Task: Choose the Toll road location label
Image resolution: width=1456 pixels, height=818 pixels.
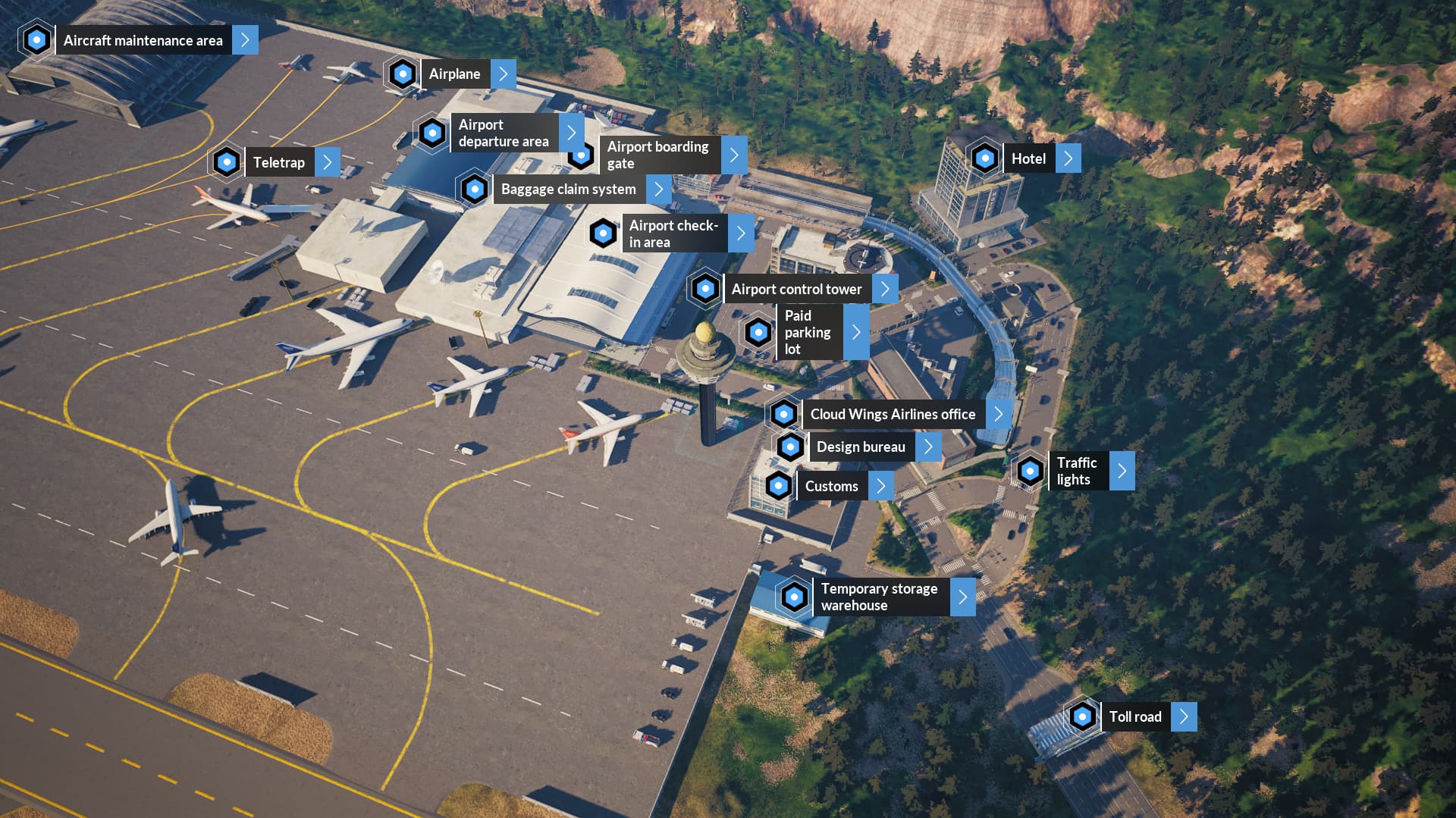Action: pos(1134,716)
